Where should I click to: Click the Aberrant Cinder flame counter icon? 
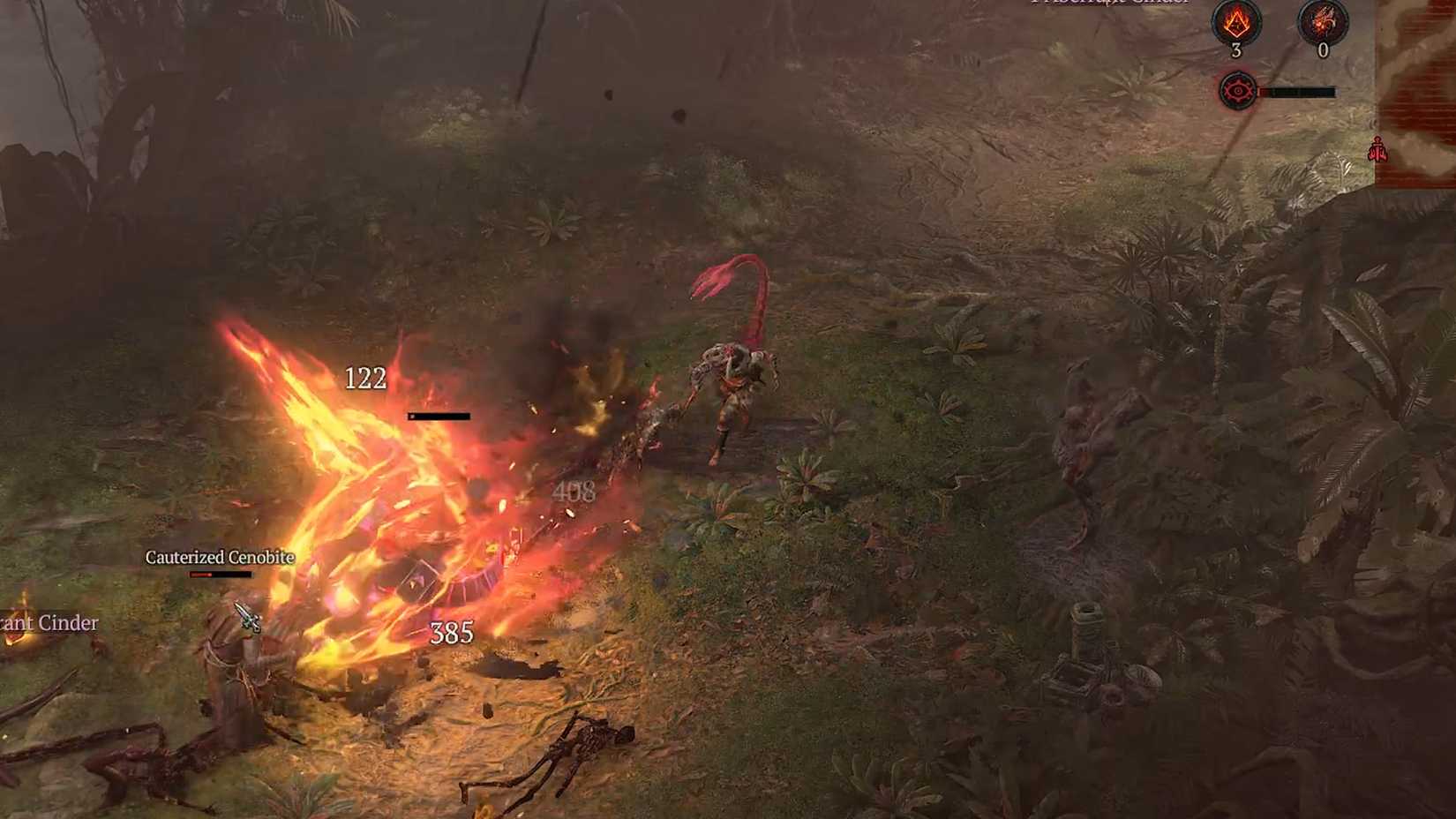pyautogui.click(x=1238, y=23)
